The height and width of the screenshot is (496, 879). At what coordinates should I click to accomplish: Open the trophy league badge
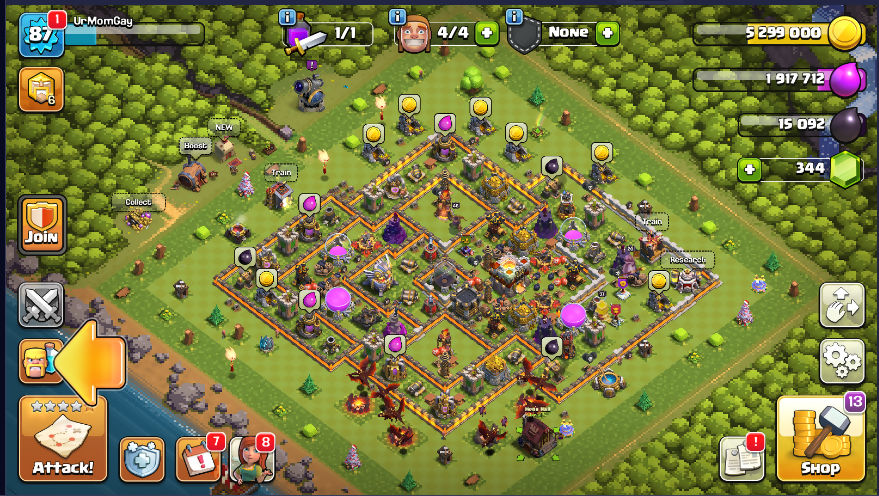[x=41, y=90]
